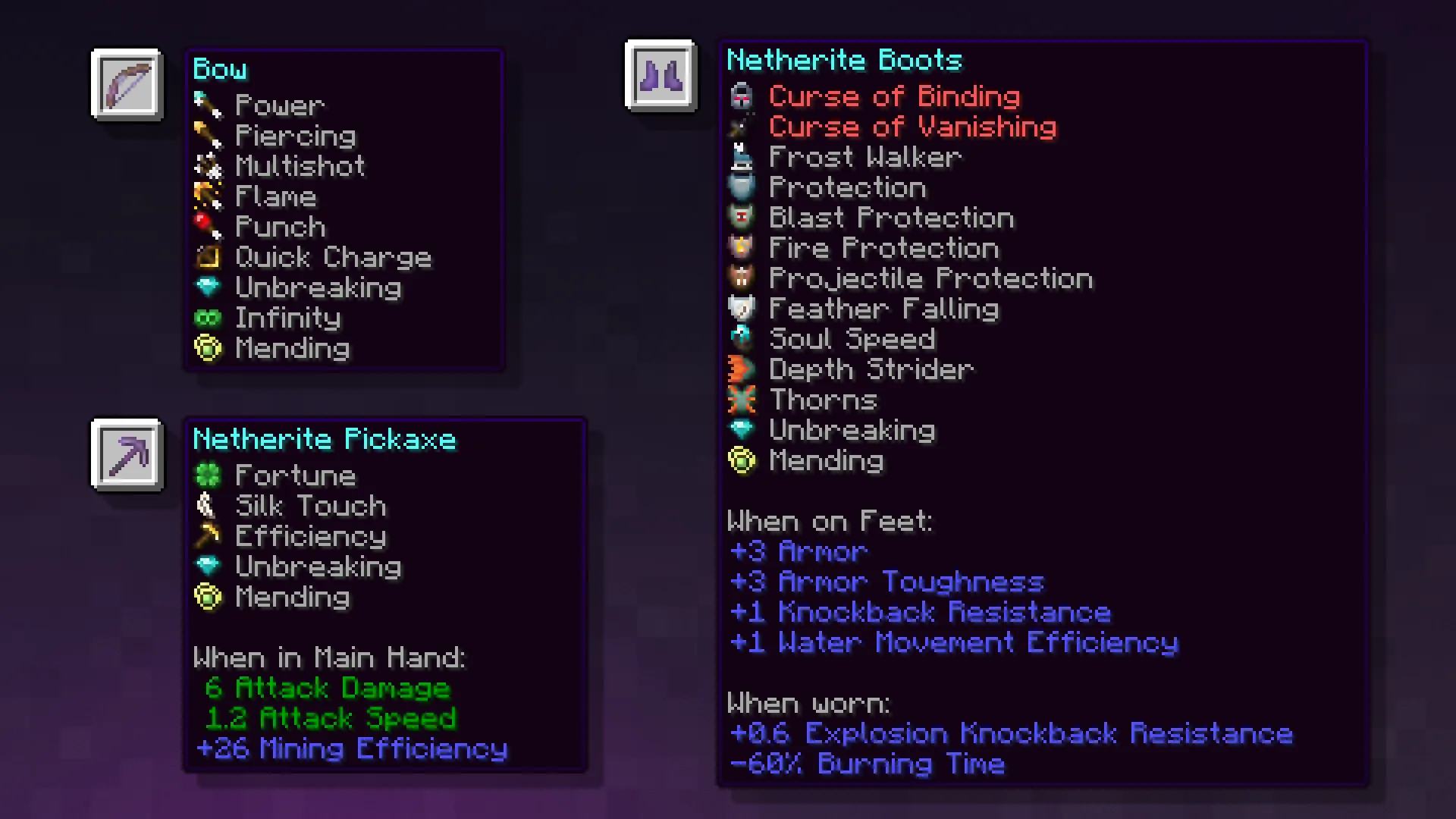Select the Quick Charge enchantment text
This screenshot has width=1456, height=819.
click(x=334, y=256)
